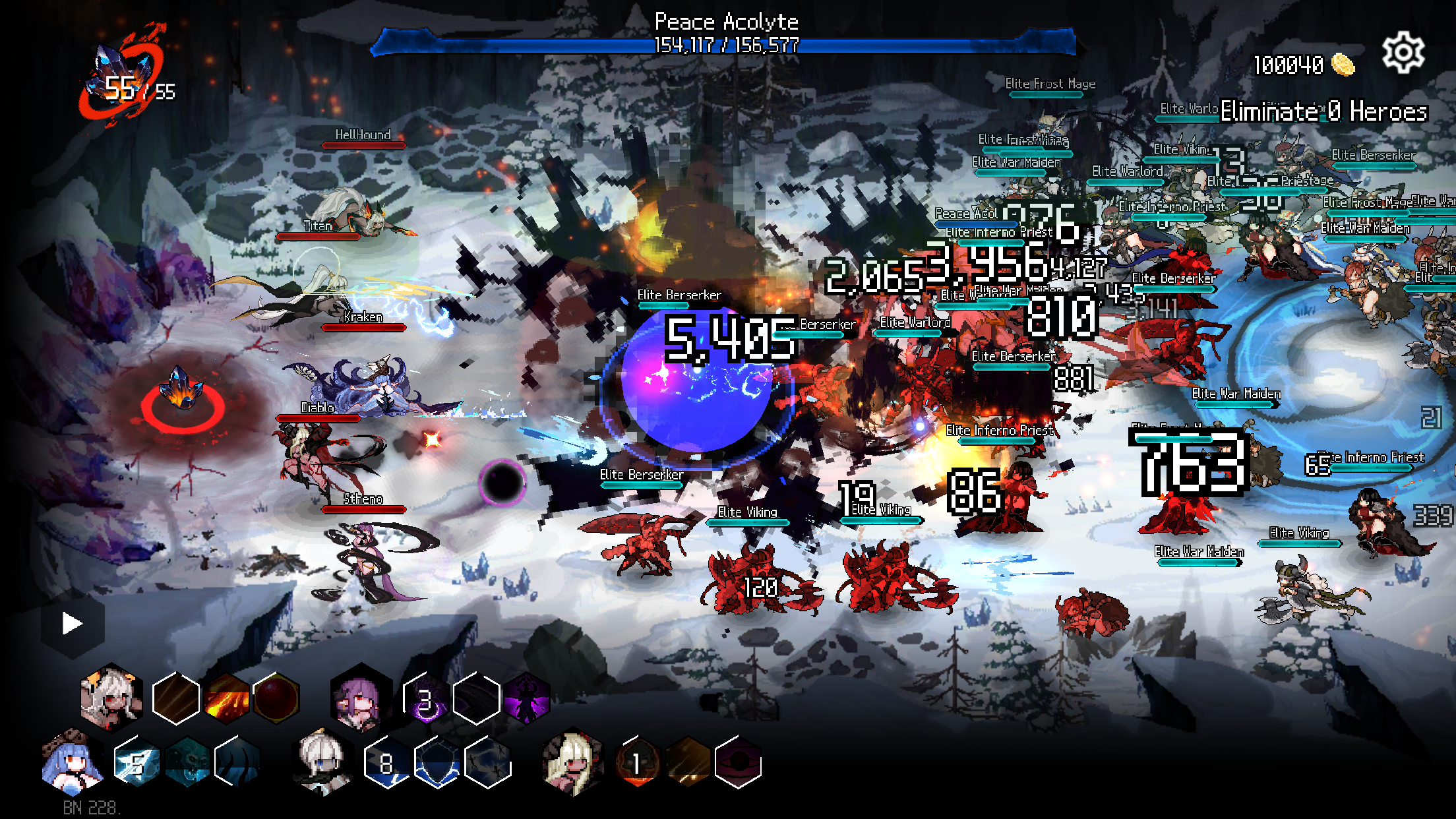
Task: Click the gold coin currency icon
Action: 1343,65
